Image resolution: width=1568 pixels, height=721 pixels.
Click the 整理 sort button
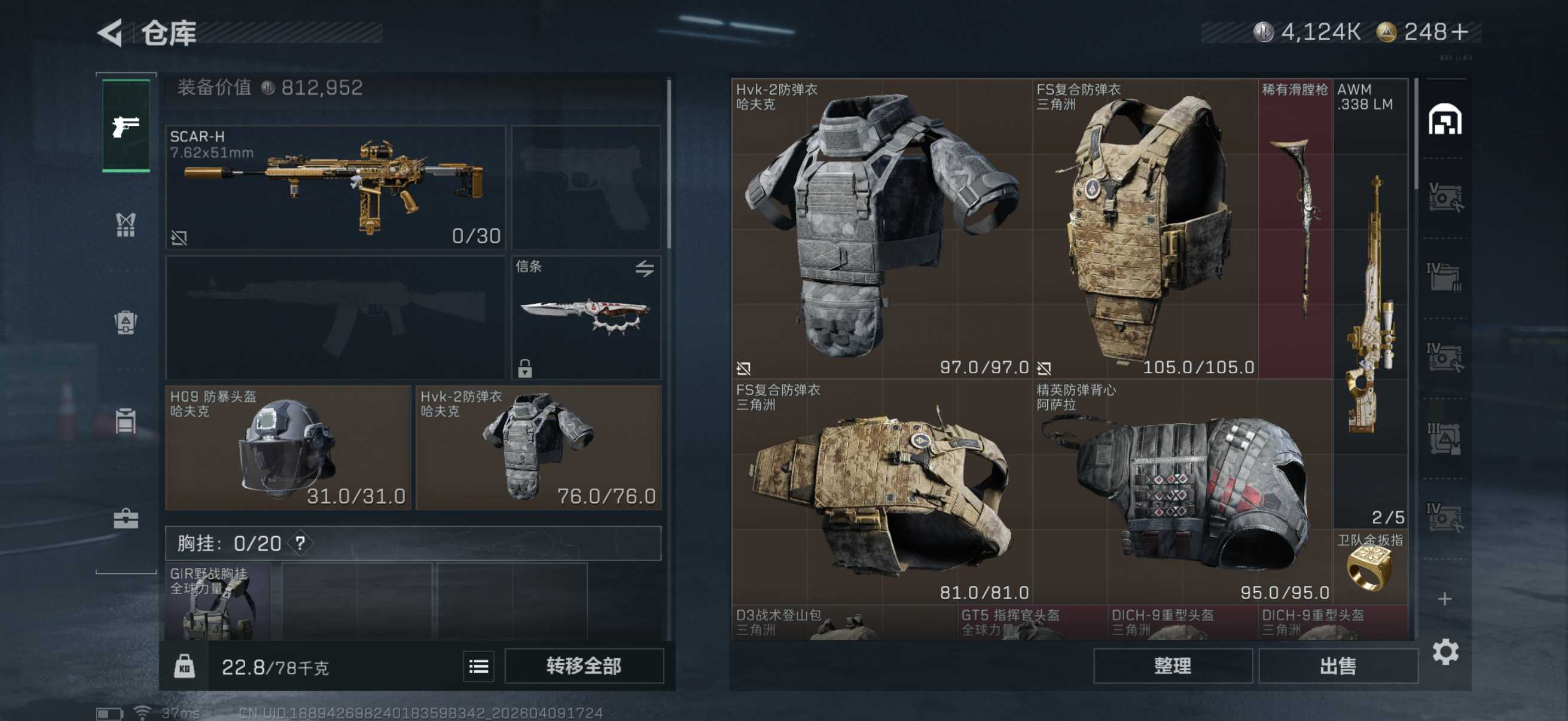tap(1172, 665)
